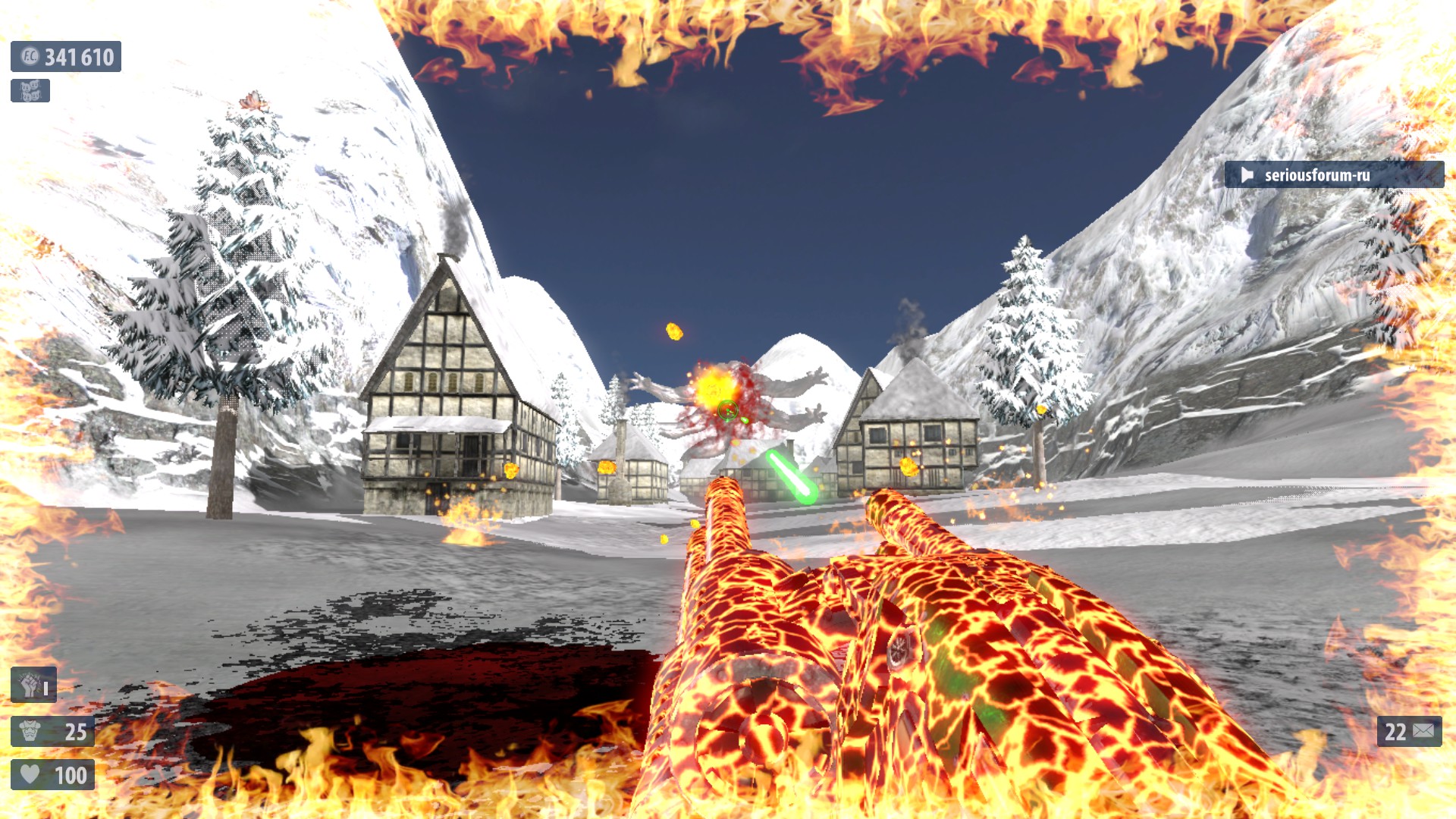Select the four-faces icon below the score
Image resolution: width=1456 pixels, height=819 pixels.
pyautogui.click(x=30, y=91)
